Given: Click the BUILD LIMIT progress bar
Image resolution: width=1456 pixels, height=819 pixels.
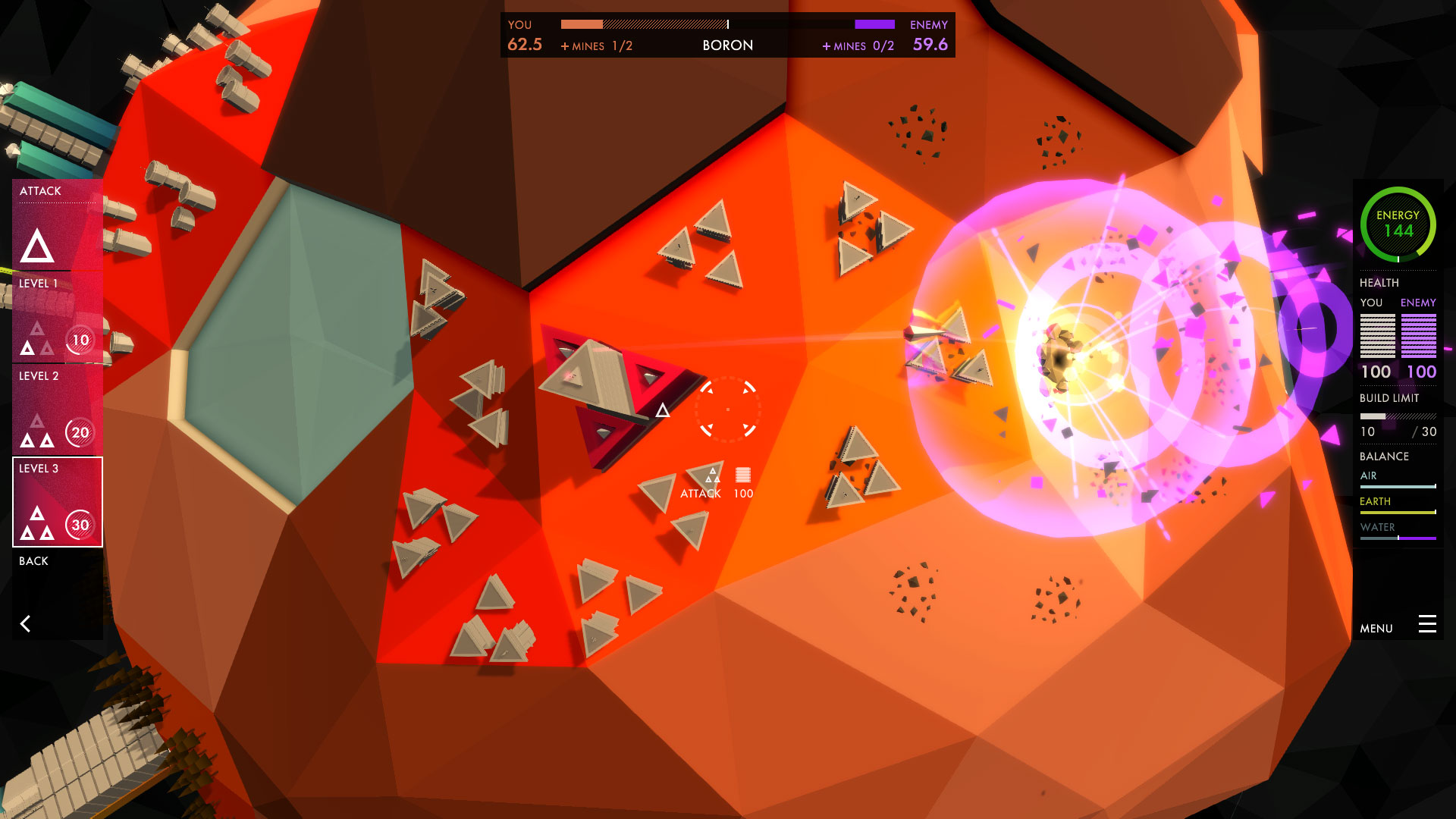Looking at the screenshot, I should click(x=1398, y=416).
